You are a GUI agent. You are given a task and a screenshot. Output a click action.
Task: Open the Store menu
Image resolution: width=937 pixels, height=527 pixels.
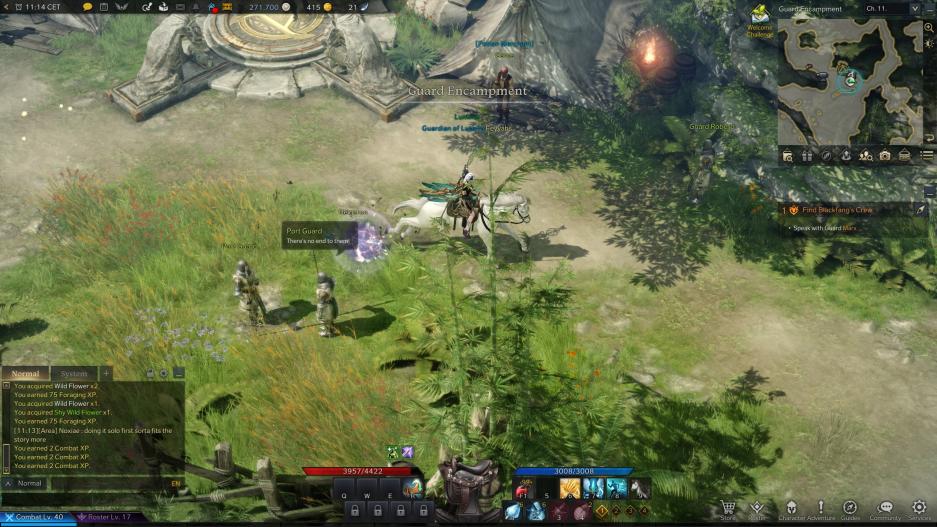[728, 508]
